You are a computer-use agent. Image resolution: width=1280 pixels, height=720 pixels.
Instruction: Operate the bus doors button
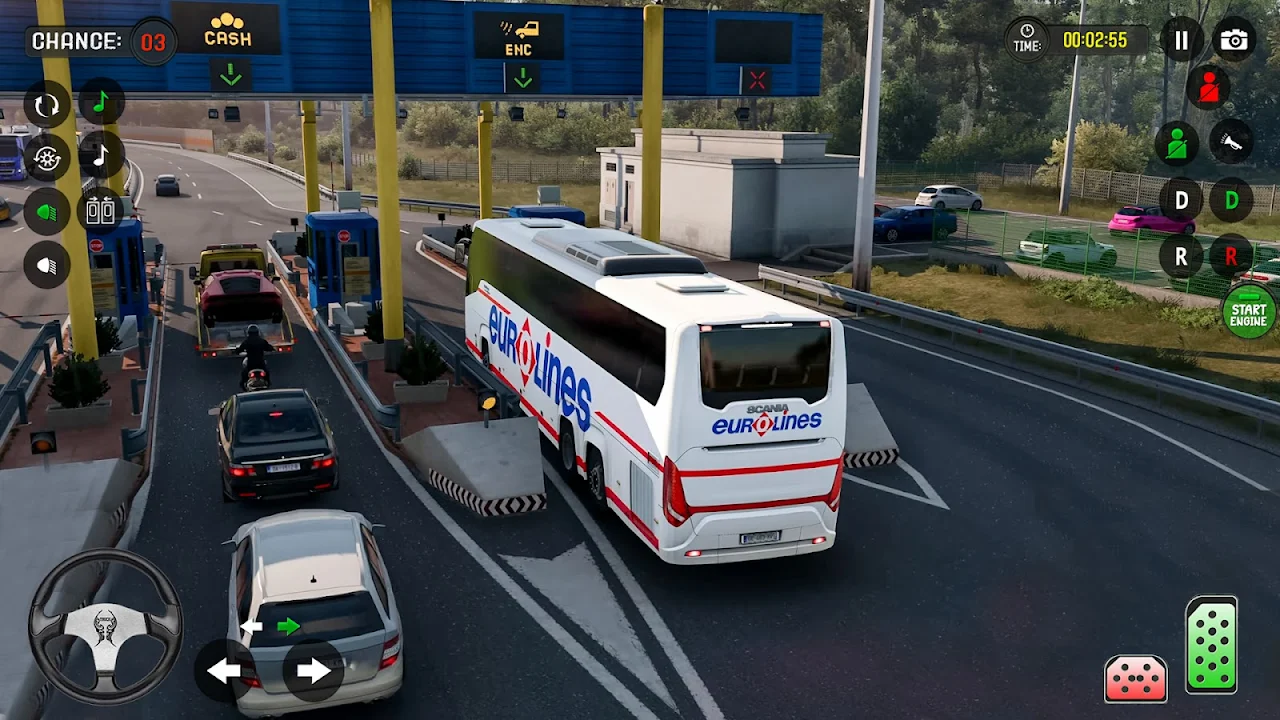click(101, 209)
